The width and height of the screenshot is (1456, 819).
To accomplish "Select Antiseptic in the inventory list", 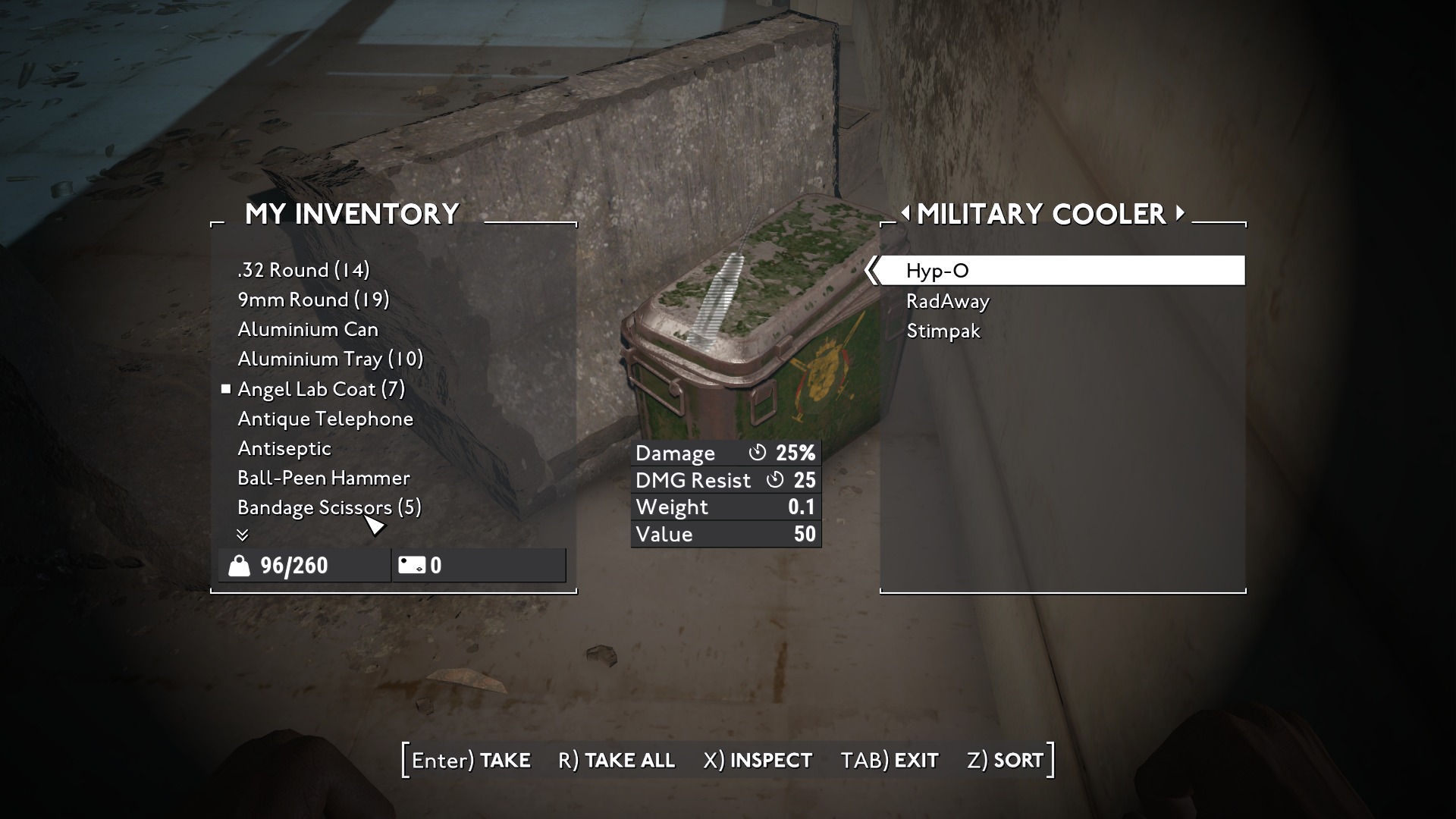I will click(284, 448).
